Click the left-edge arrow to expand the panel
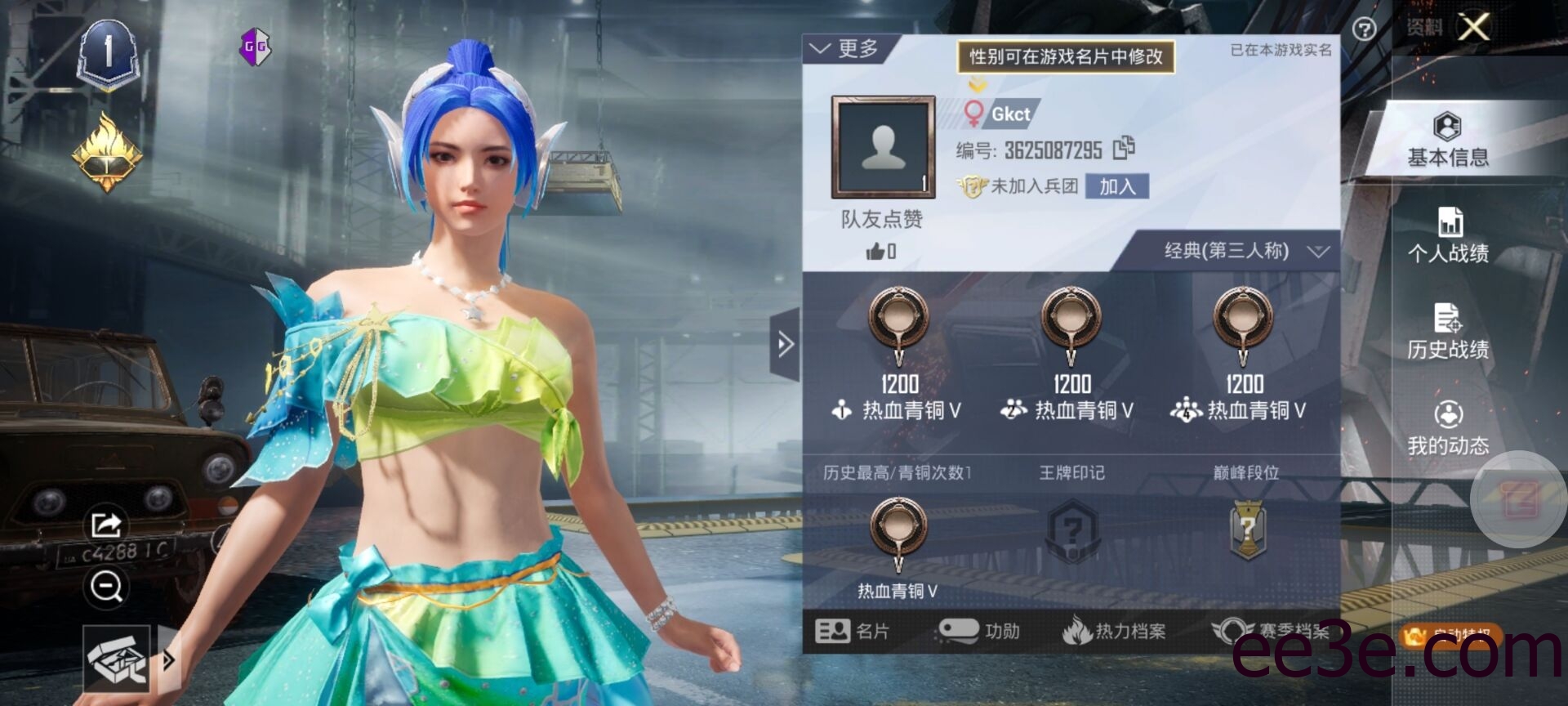Image resolution: width=1568 pixels, height=706 pixels. coord(786,346)
